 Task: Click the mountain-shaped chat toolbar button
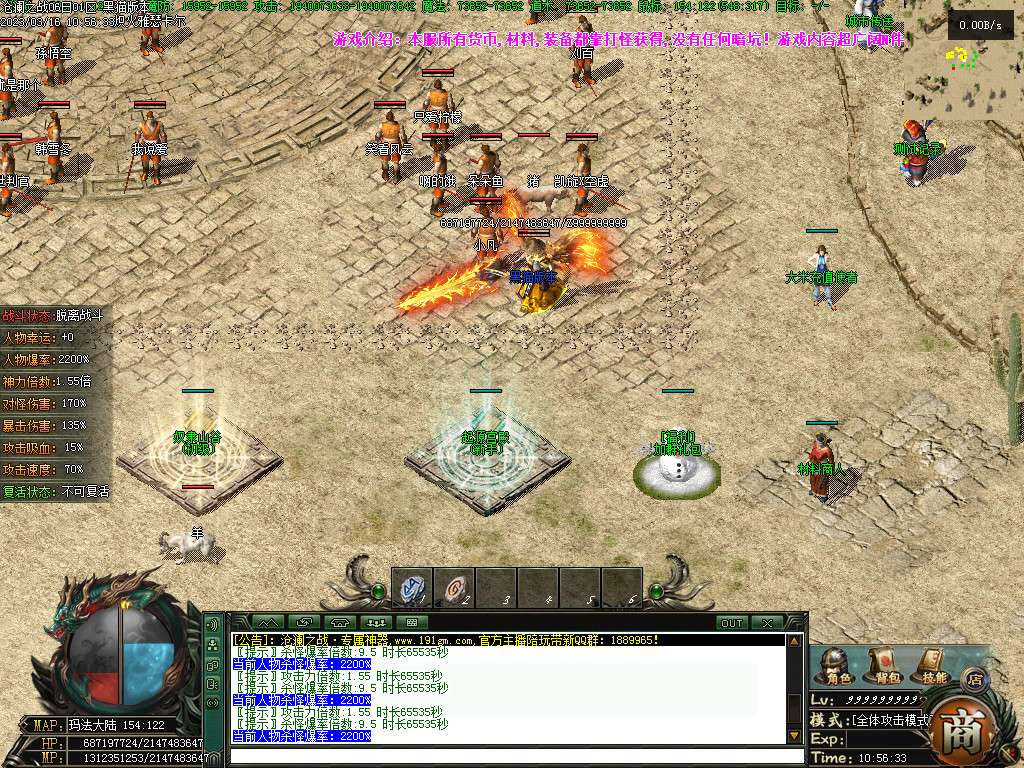click(268, 623)
